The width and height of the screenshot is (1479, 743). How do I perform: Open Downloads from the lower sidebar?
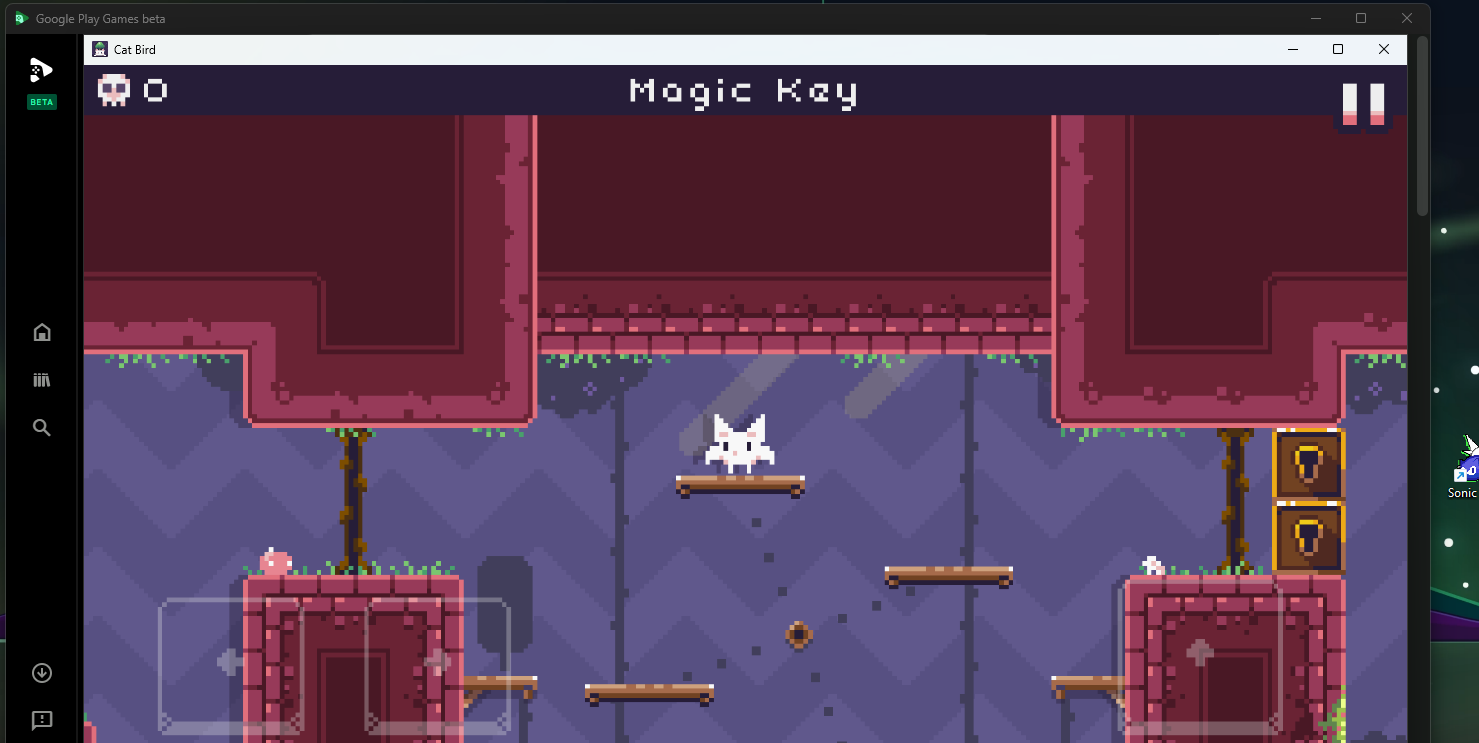(x=41, y=672)
